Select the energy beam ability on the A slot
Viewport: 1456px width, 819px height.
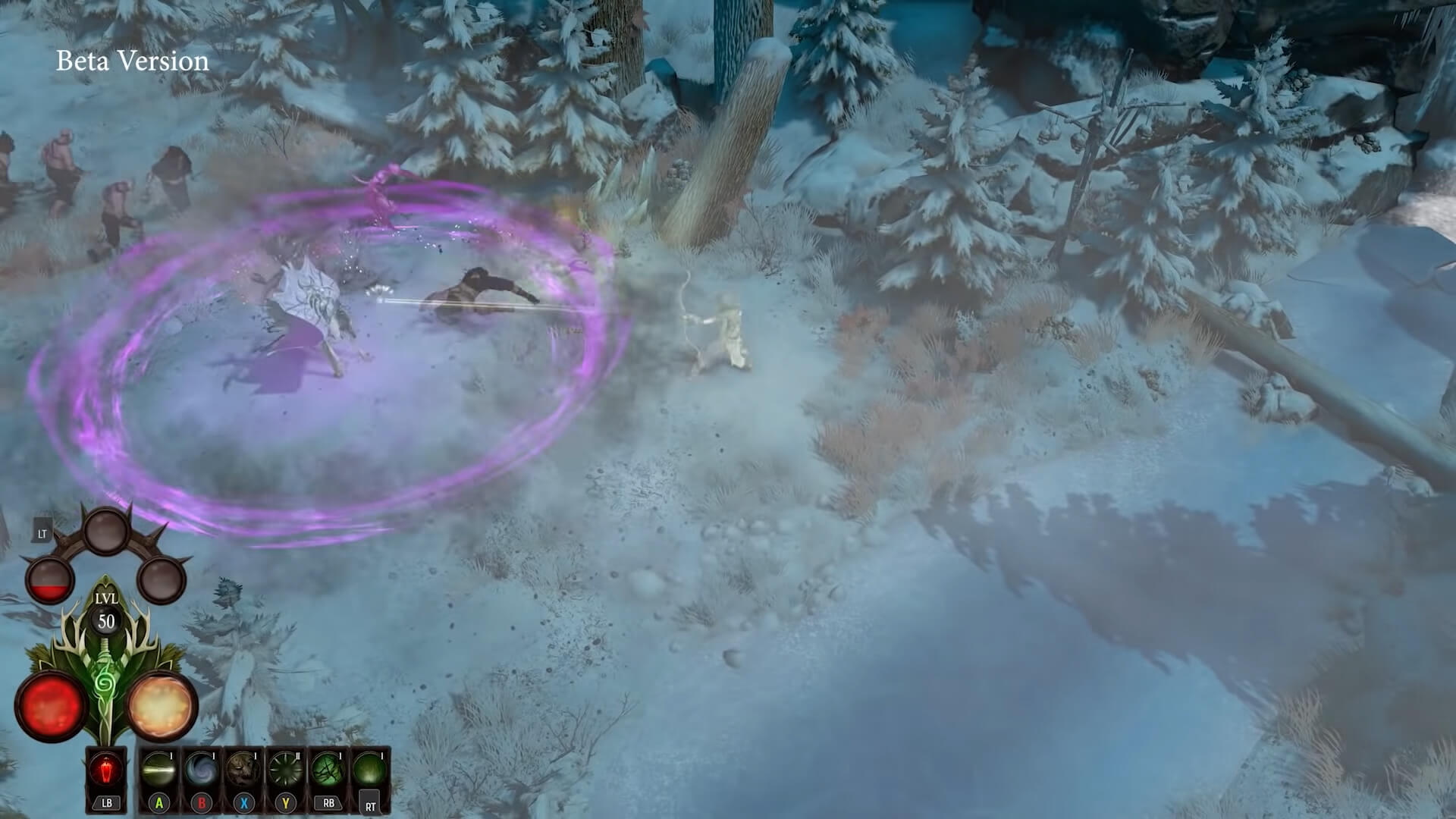(158, 770)
